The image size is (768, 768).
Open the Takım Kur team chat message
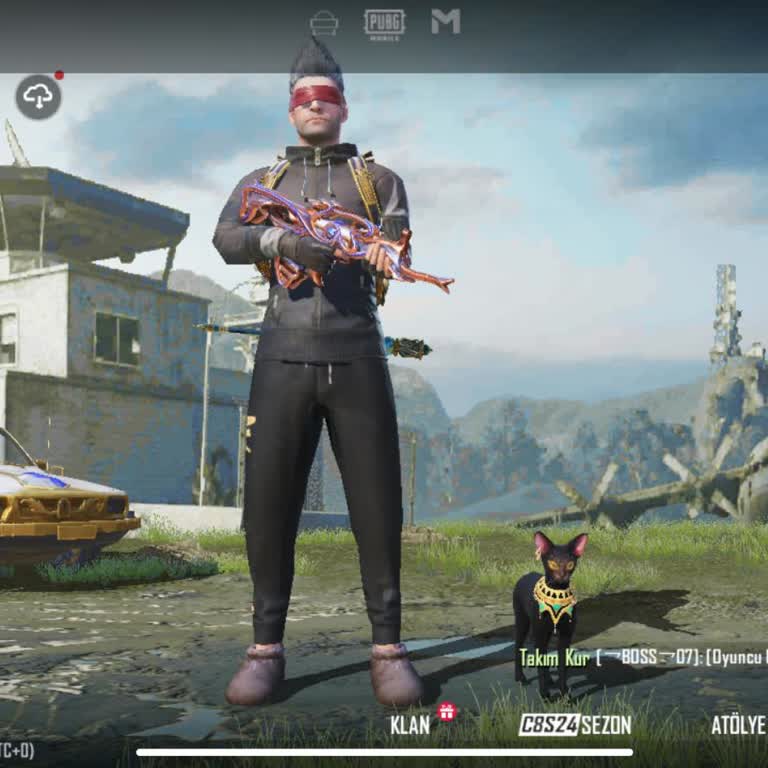click(642, 657)
